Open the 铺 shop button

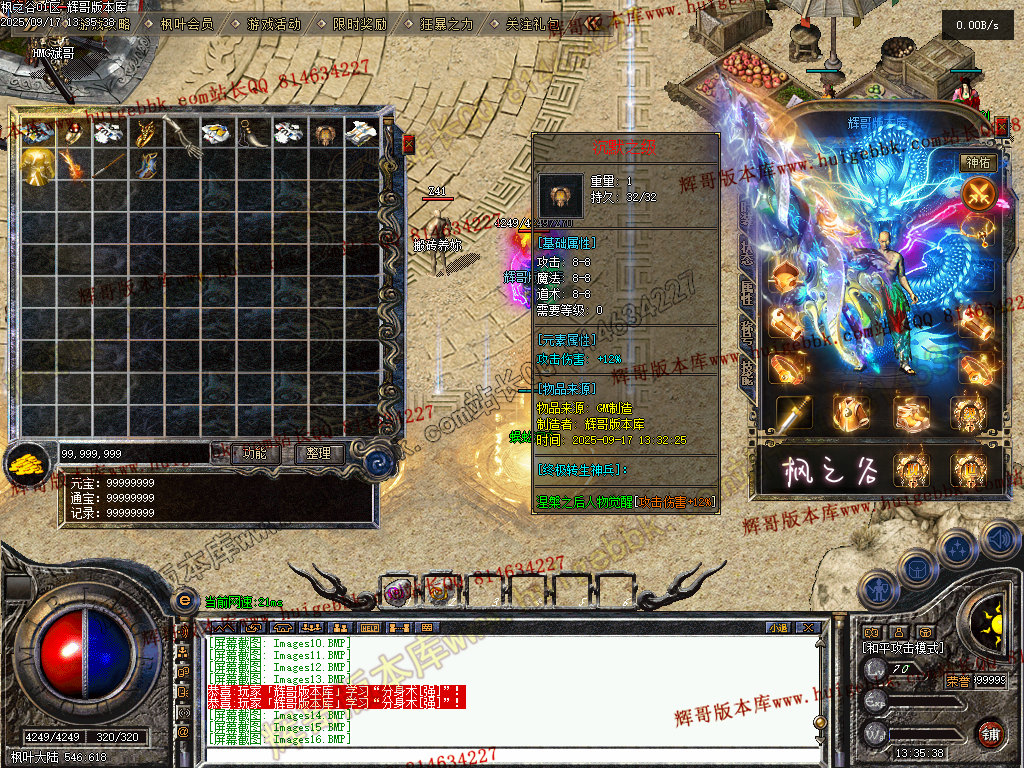click(x=990, y=733)
